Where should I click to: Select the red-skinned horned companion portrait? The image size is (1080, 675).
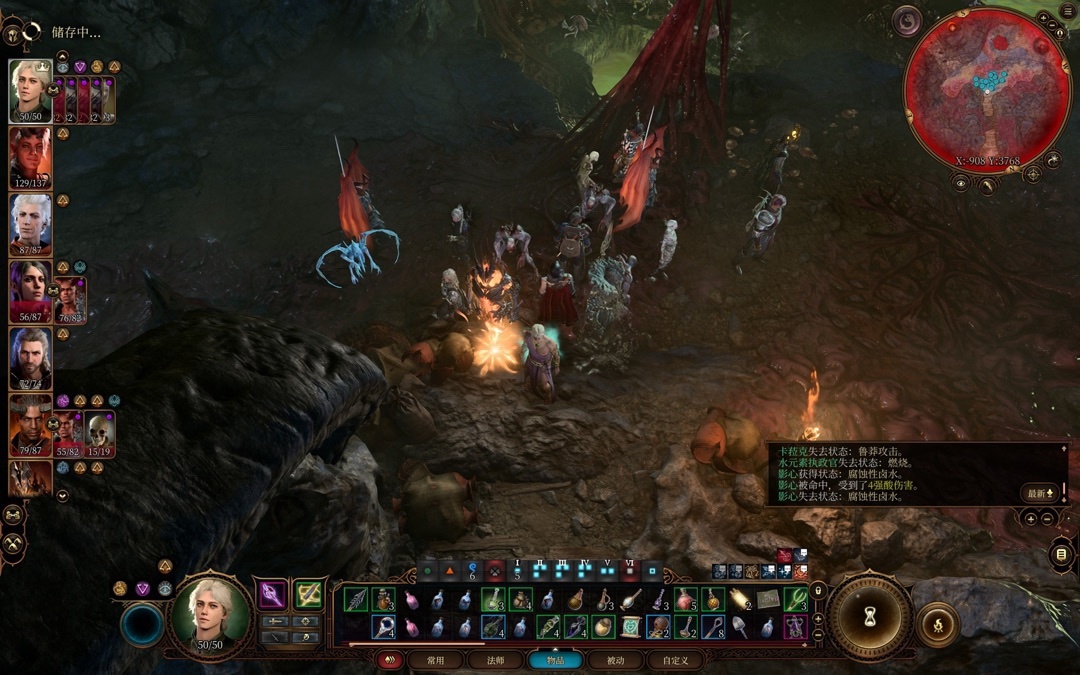click(x=30, y=159)
